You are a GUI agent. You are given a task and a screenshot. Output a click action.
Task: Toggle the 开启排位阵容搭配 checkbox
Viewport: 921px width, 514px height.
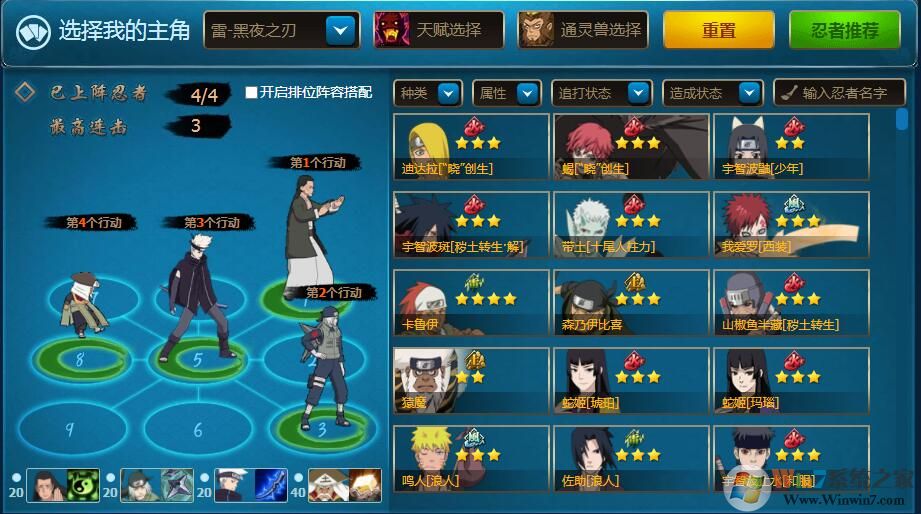pyautogui.click(x=252, y=93)
